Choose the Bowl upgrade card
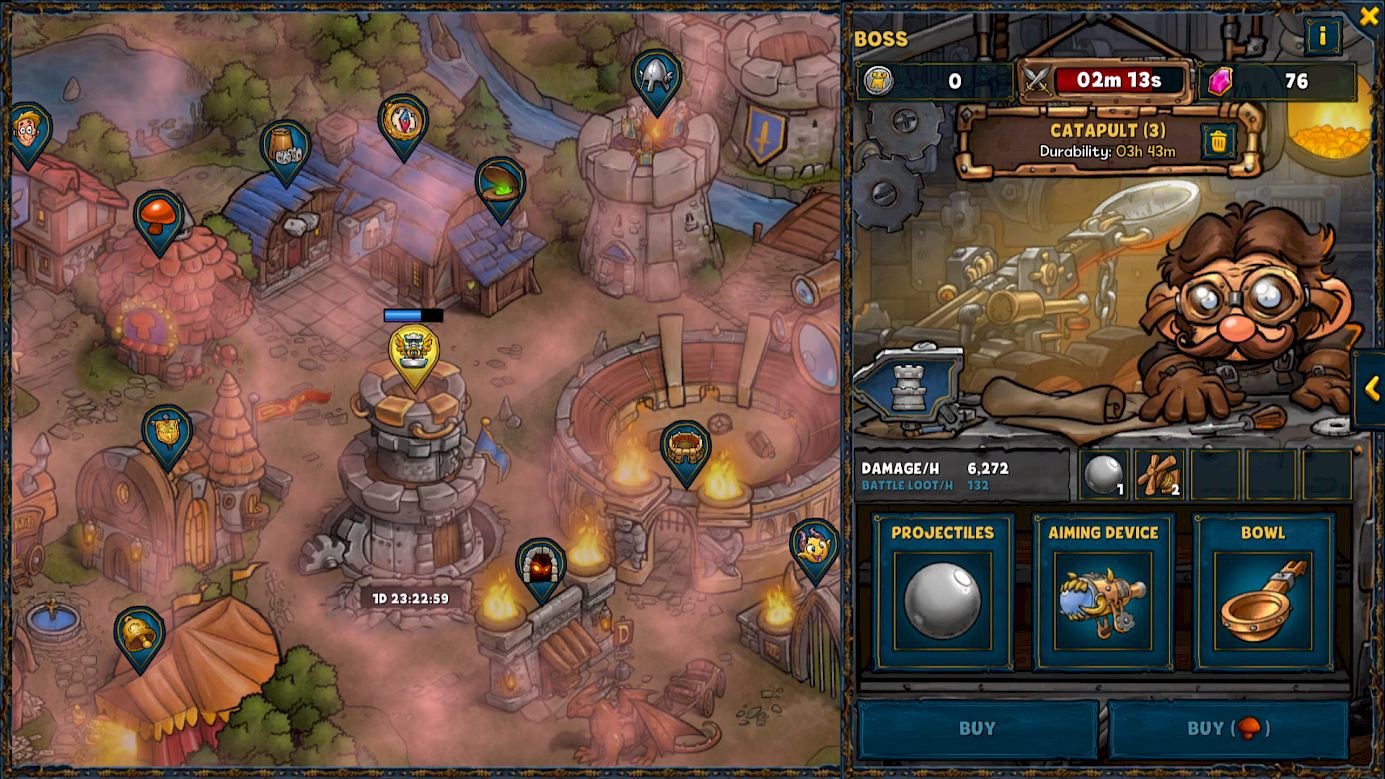The height and width of the screenshot is (779, 1385). coord(1263,591)
